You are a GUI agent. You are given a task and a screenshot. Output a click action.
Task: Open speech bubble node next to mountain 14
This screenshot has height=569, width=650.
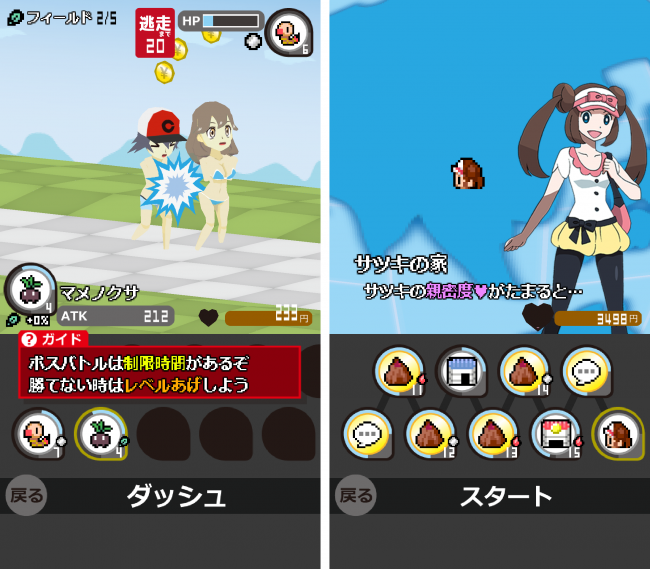coord(586,370)
